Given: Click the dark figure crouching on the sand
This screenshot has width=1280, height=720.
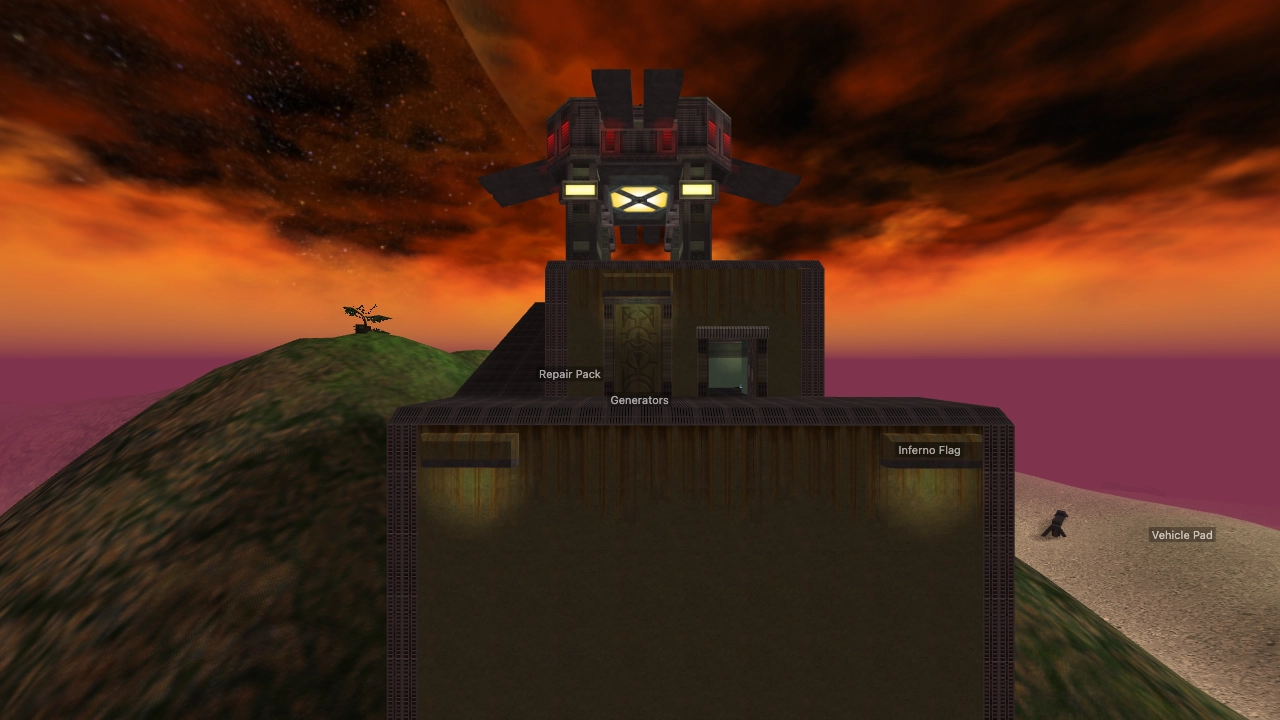Looking at the screenshot, I should point(1055,521).
